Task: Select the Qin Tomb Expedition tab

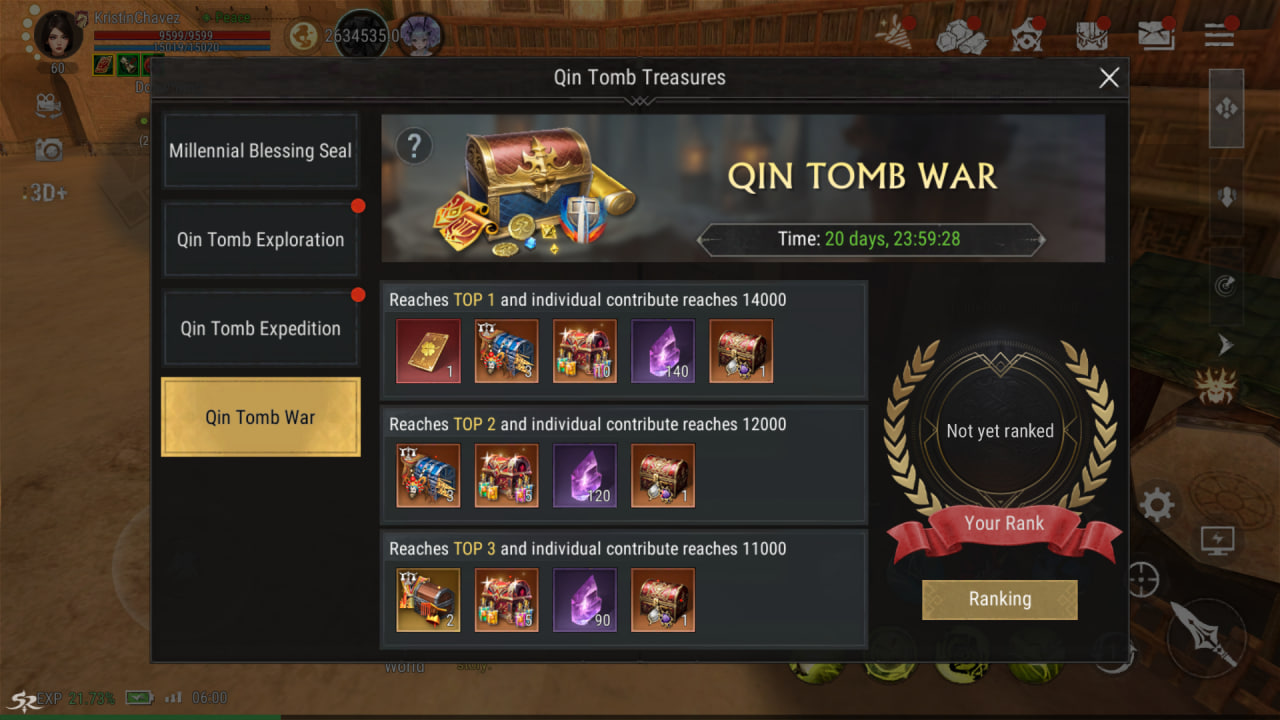Action: point(260,328)
